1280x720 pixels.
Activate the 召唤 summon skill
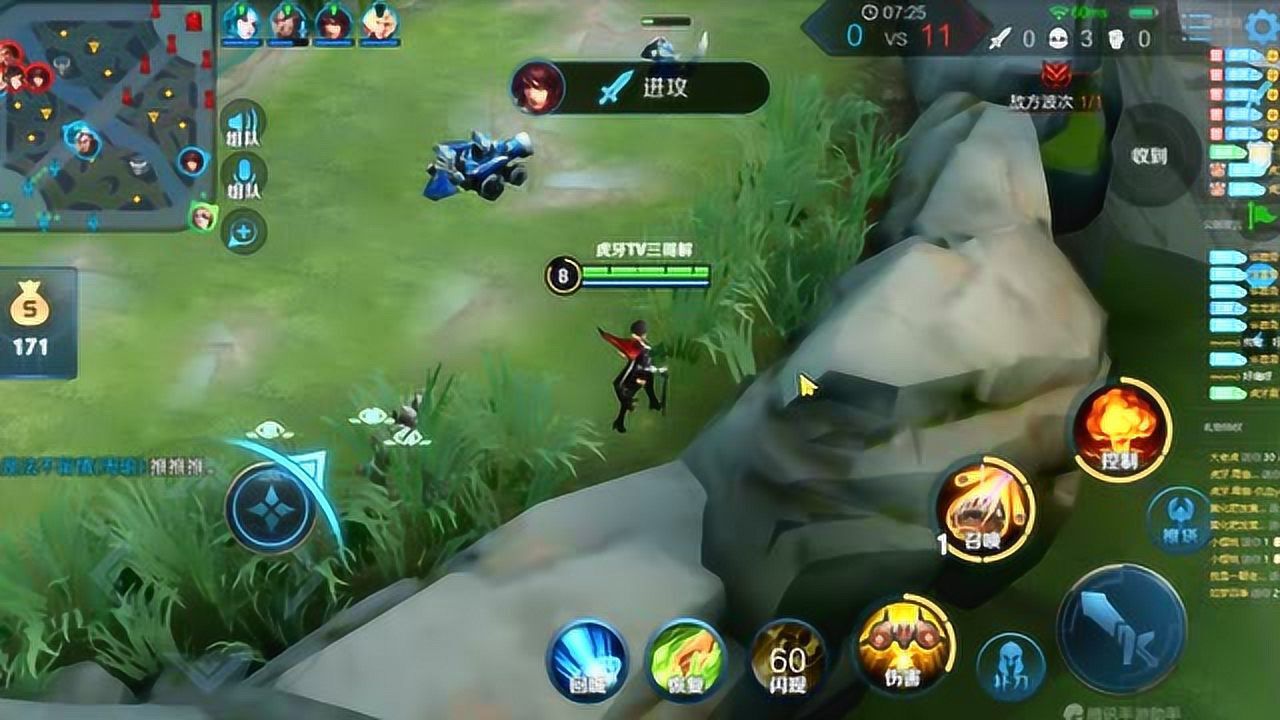point(986,510)
